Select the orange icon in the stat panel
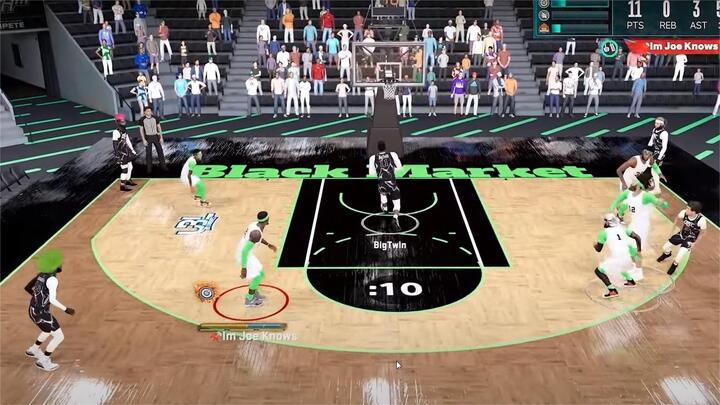This screenshot has height=405, width=720. 544,27
